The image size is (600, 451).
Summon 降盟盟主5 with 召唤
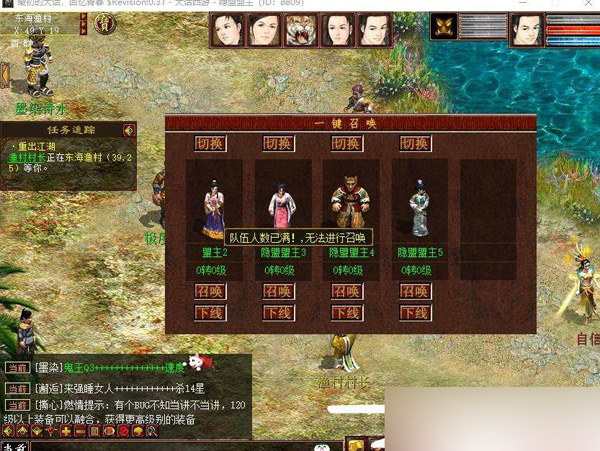pos(415,291)
